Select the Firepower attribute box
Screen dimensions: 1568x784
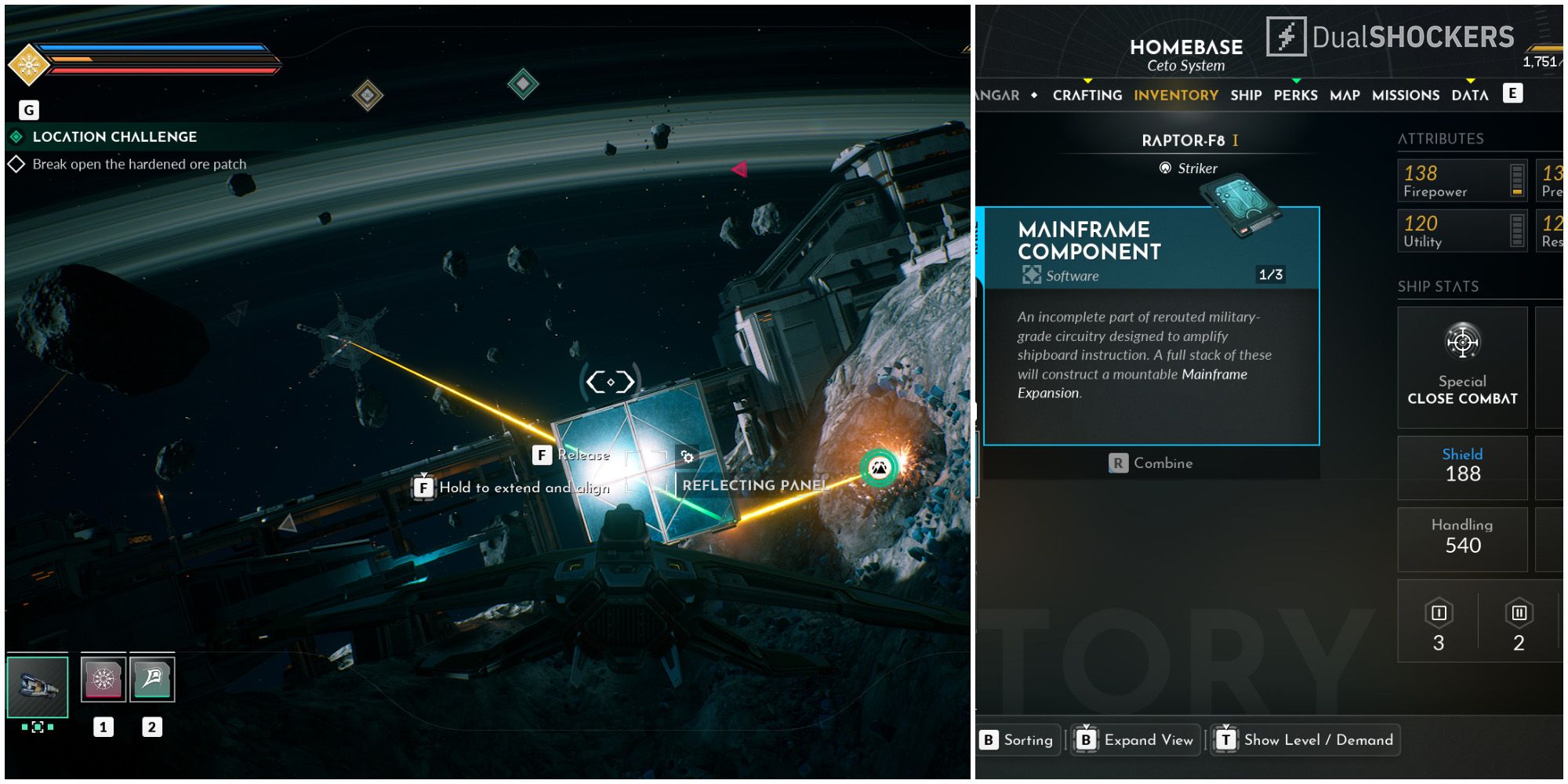point(1462,181)
